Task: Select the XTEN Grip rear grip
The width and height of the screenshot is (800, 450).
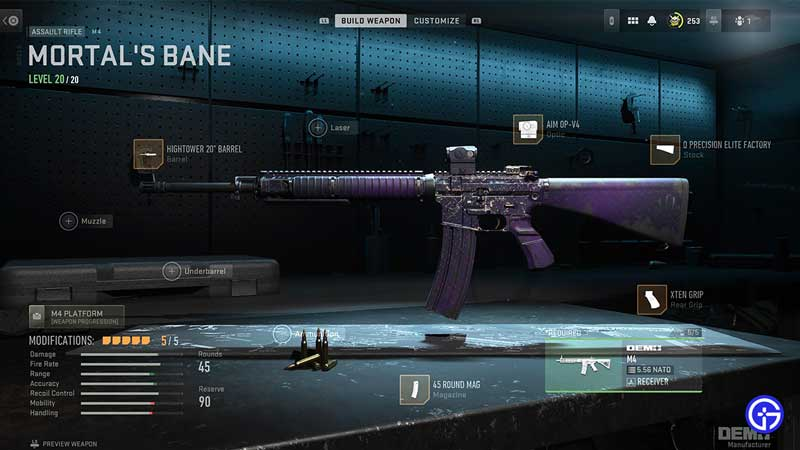Action: [x=651, y=299]
